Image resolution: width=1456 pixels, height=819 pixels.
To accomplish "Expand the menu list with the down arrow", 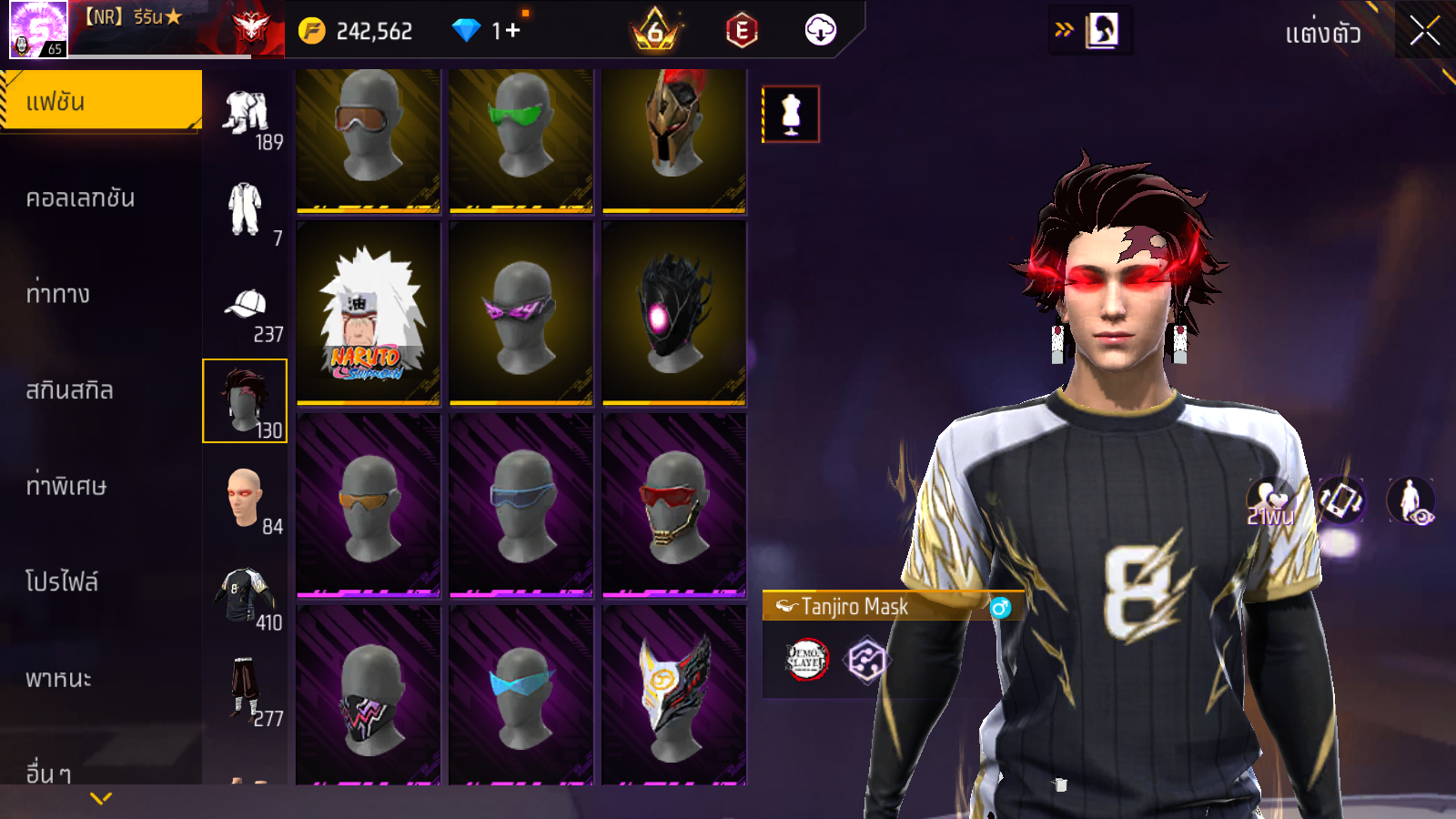I will click(x=101, y=798).
